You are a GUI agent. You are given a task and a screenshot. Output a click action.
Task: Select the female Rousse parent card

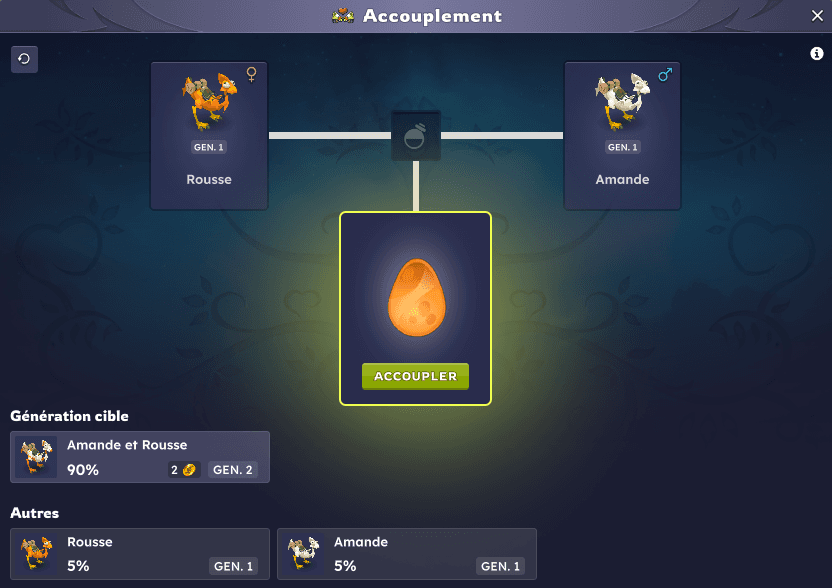[x=209, y=136]
